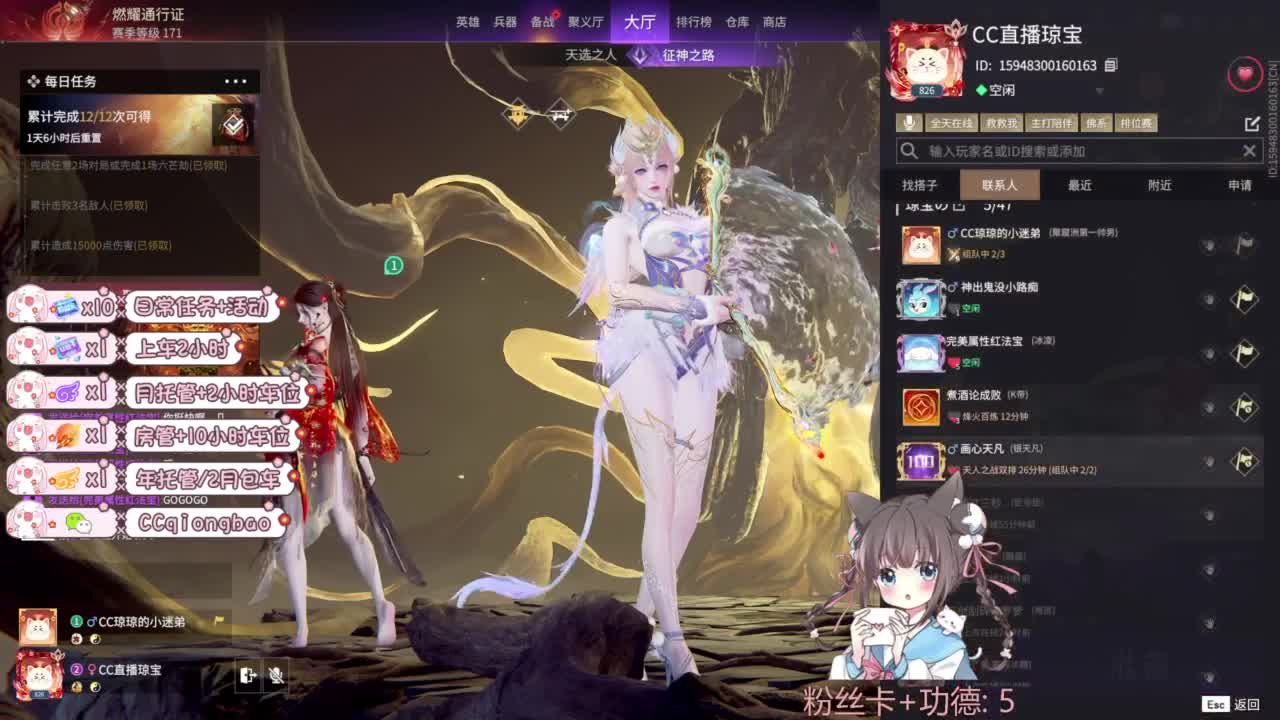Expand the daily tasks options via the ... button

pyautogui.click(x=236, y=81)
